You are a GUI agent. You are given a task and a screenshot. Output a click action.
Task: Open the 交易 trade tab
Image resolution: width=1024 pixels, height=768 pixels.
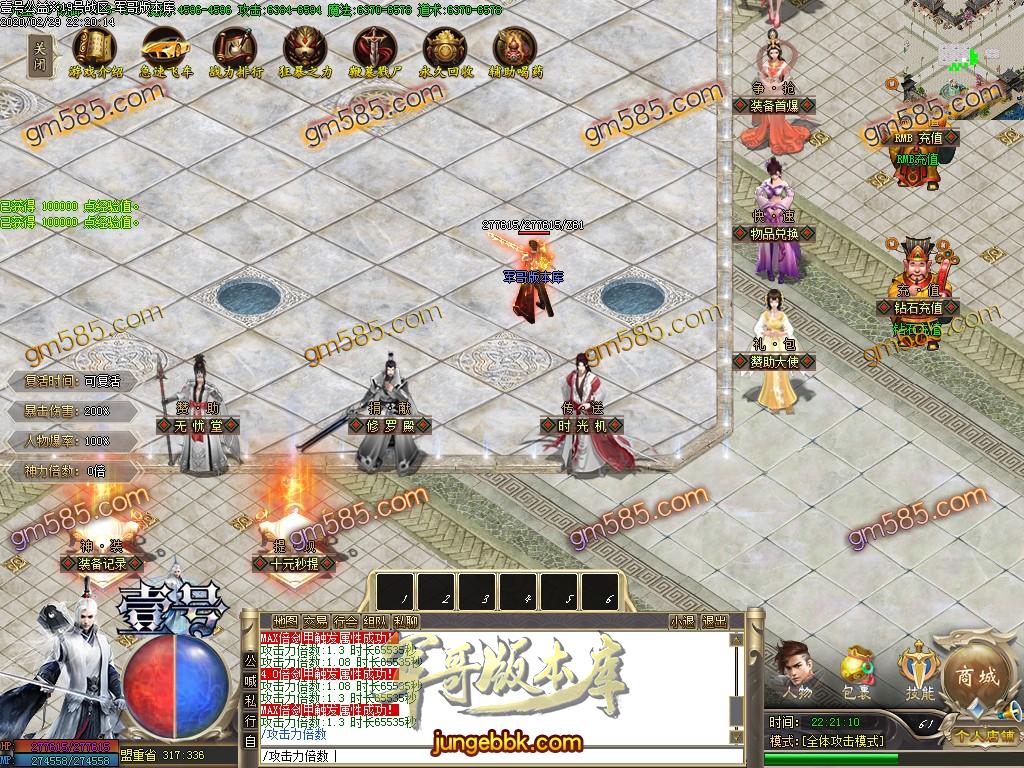tap(315, 621)
